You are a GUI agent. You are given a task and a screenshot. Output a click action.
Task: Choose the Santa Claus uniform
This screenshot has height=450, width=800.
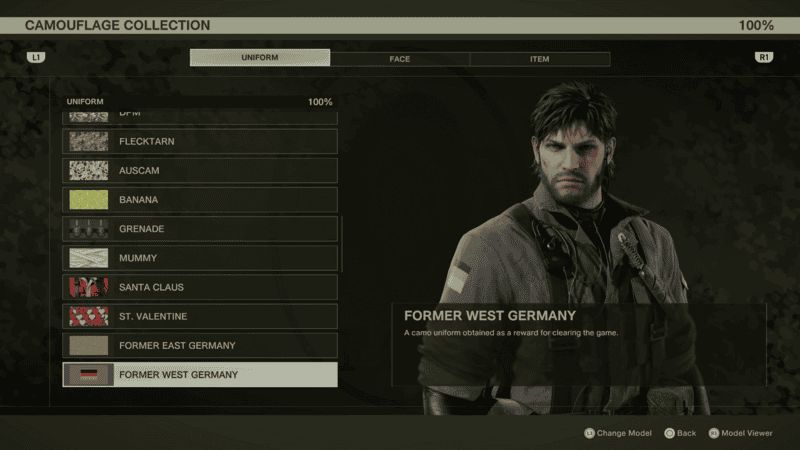[200, 287]
